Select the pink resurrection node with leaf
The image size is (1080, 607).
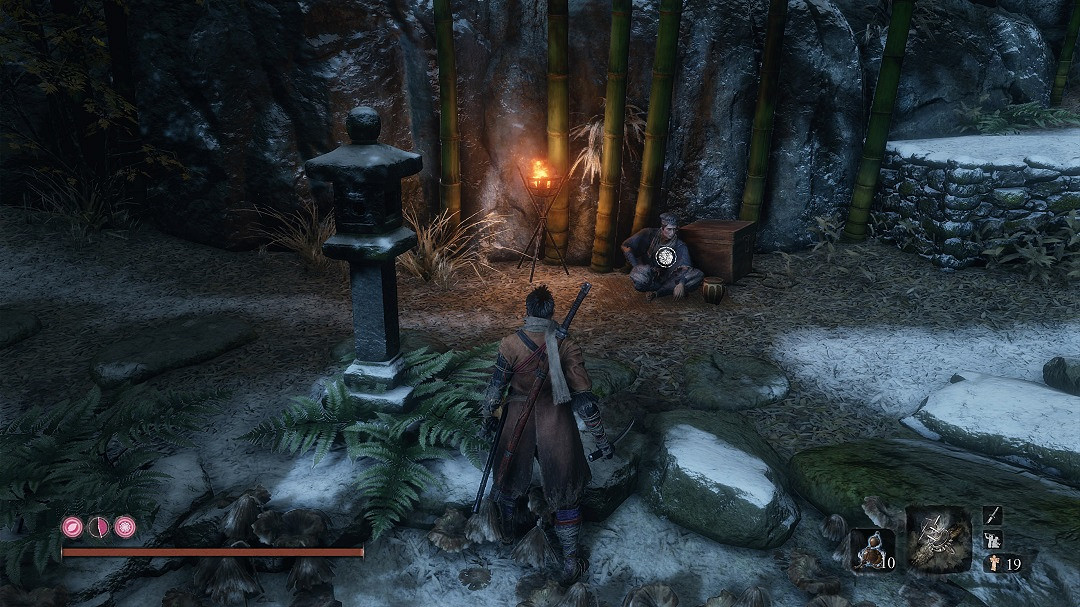(73, 527)
